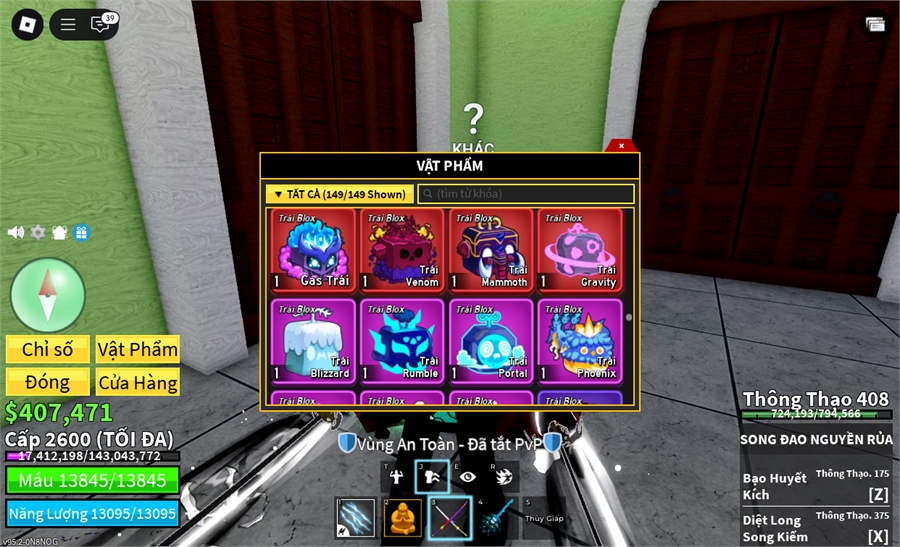Open the Cửa Hàng shop
900x547 pixels.
point(138,382)
